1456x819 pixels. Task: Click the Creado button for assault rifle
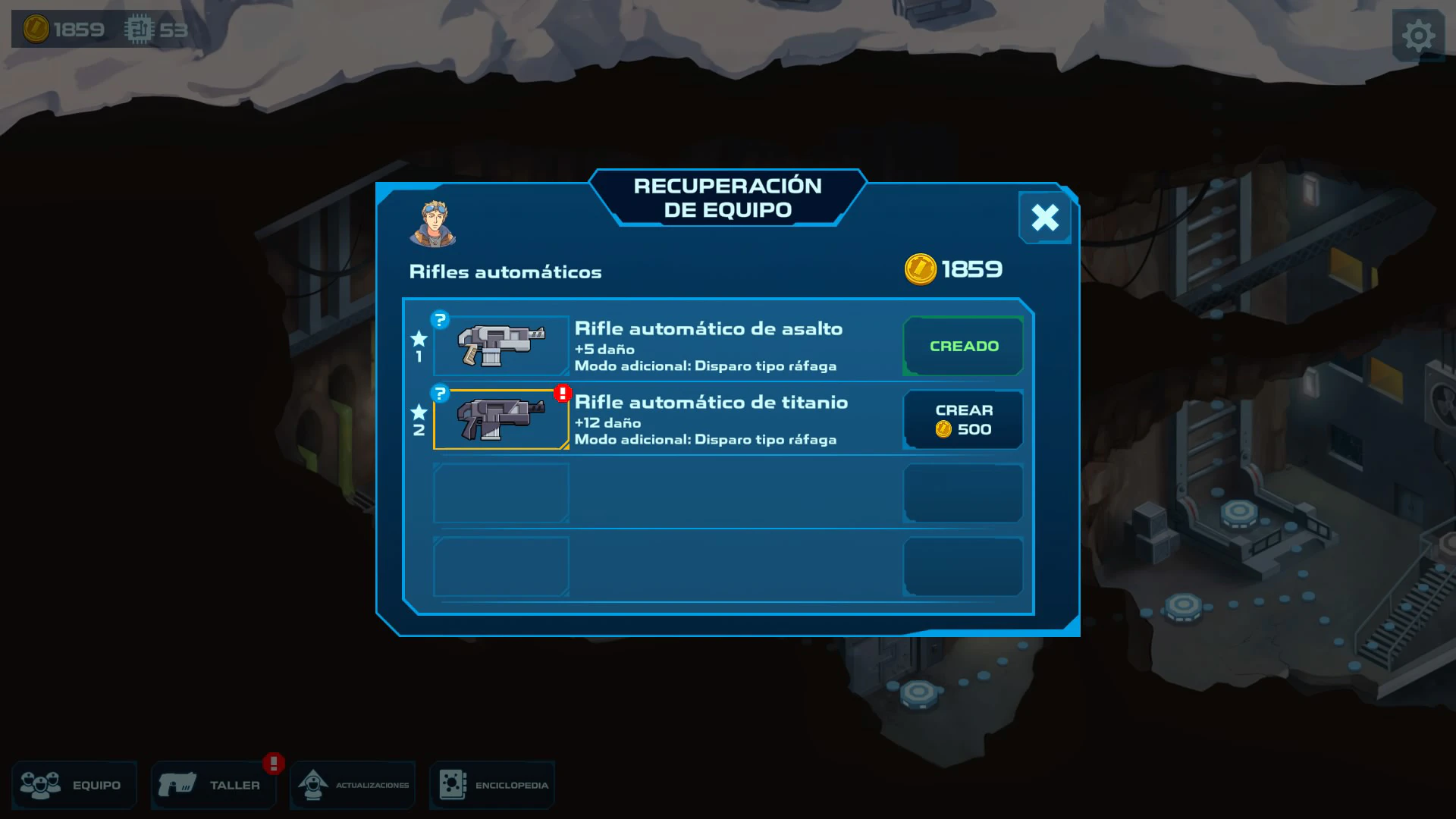tap(963, 346)
